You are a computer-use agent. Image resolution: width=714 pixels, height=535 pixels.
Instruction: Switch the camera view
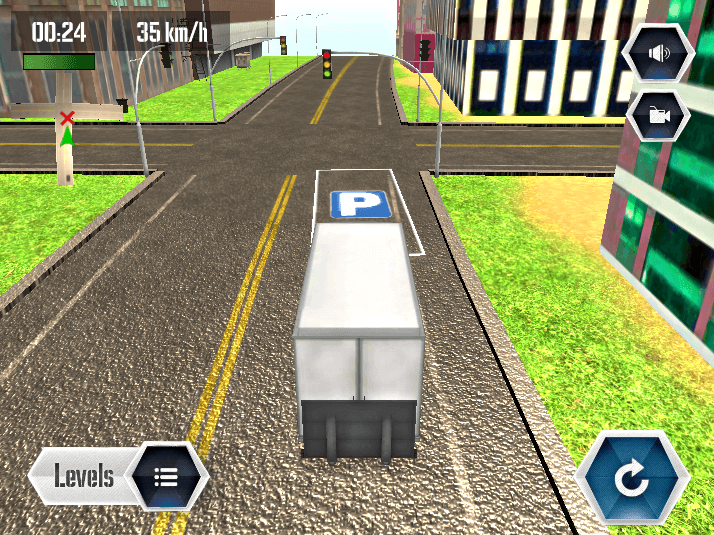657,115
